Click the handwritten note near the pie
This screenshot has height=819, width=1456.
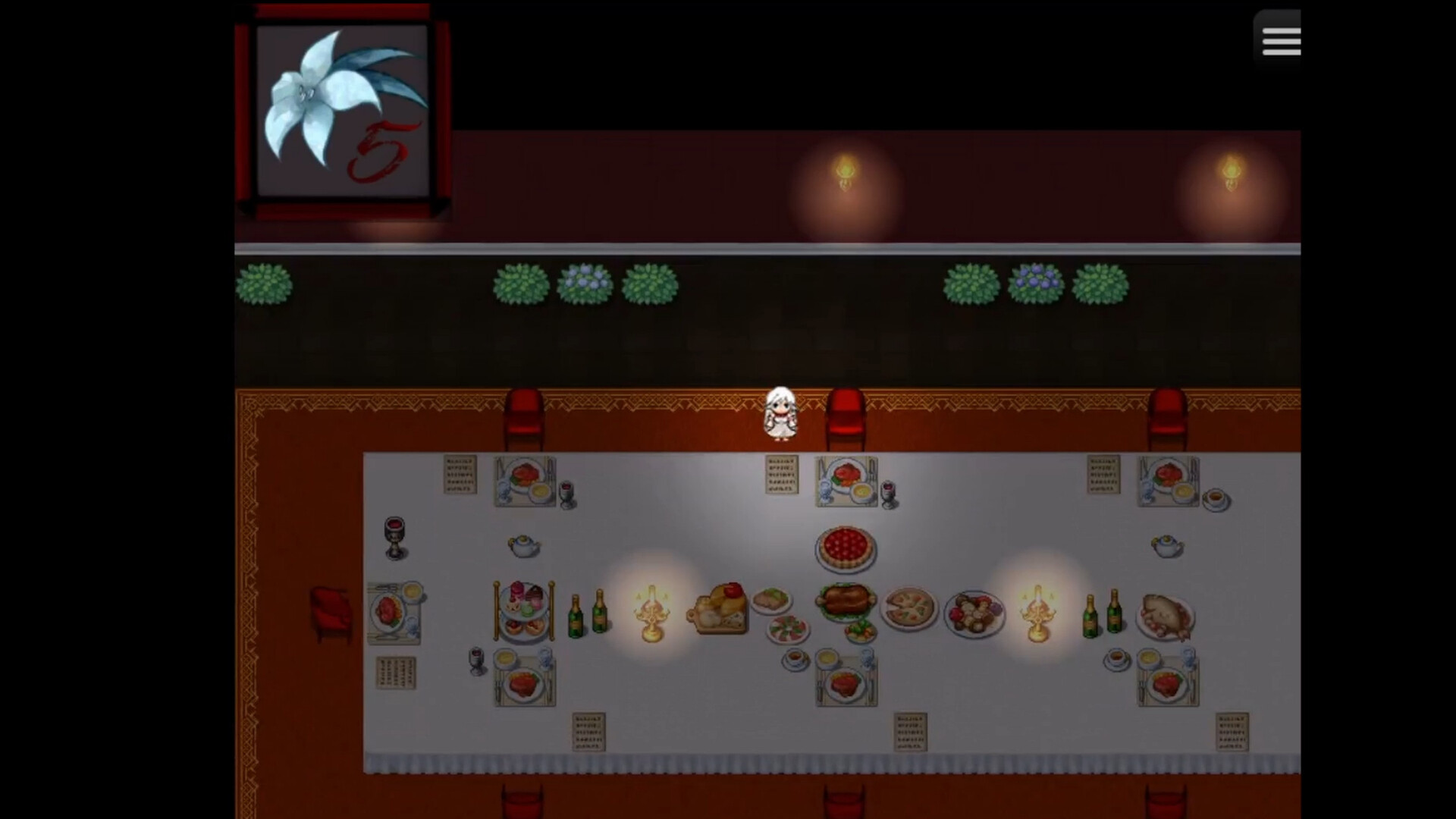click(x=781, y=474)
